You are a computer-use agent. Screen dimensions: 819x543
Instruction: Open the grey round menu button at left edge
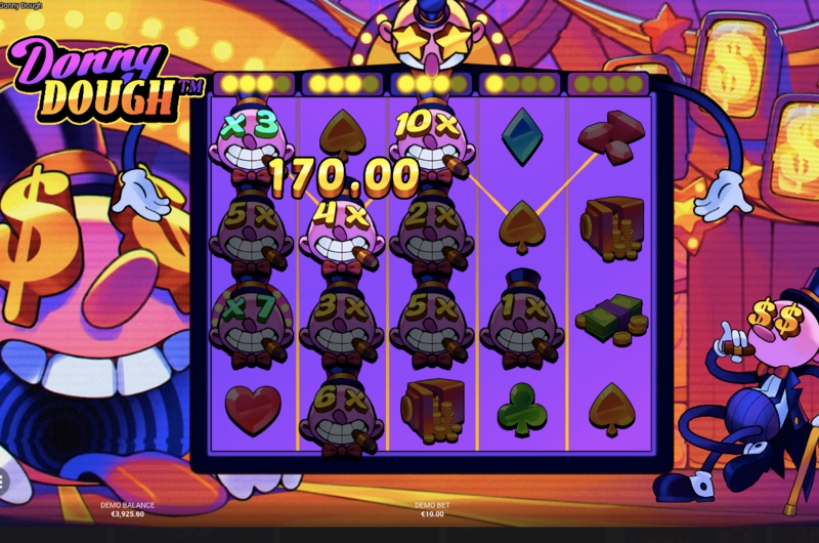(3, 482)
